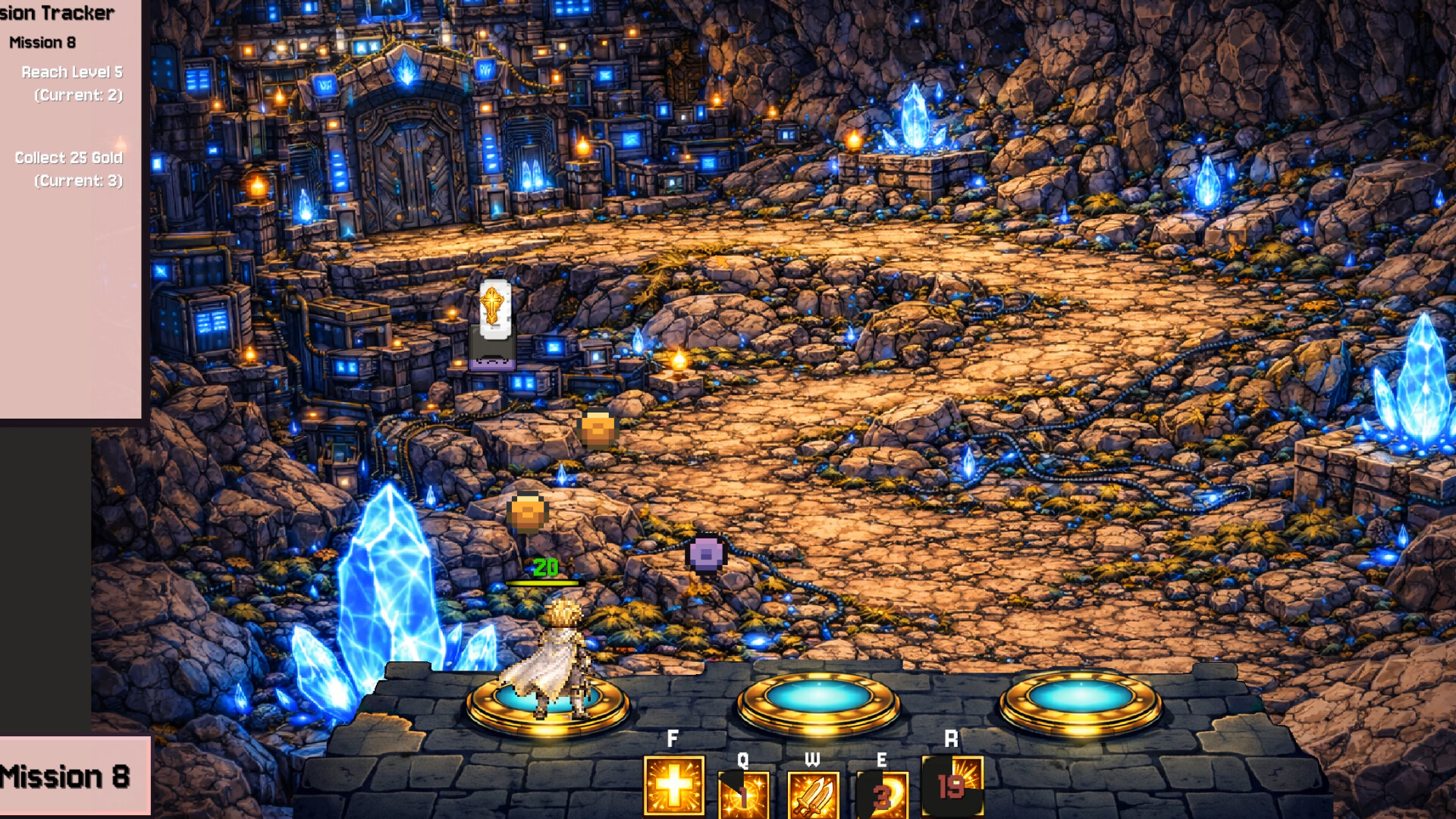Image resolution: width=1456 pixels, height=819 pixels.
Task: Toggle the character's summon pad glow
Action: 544,709
